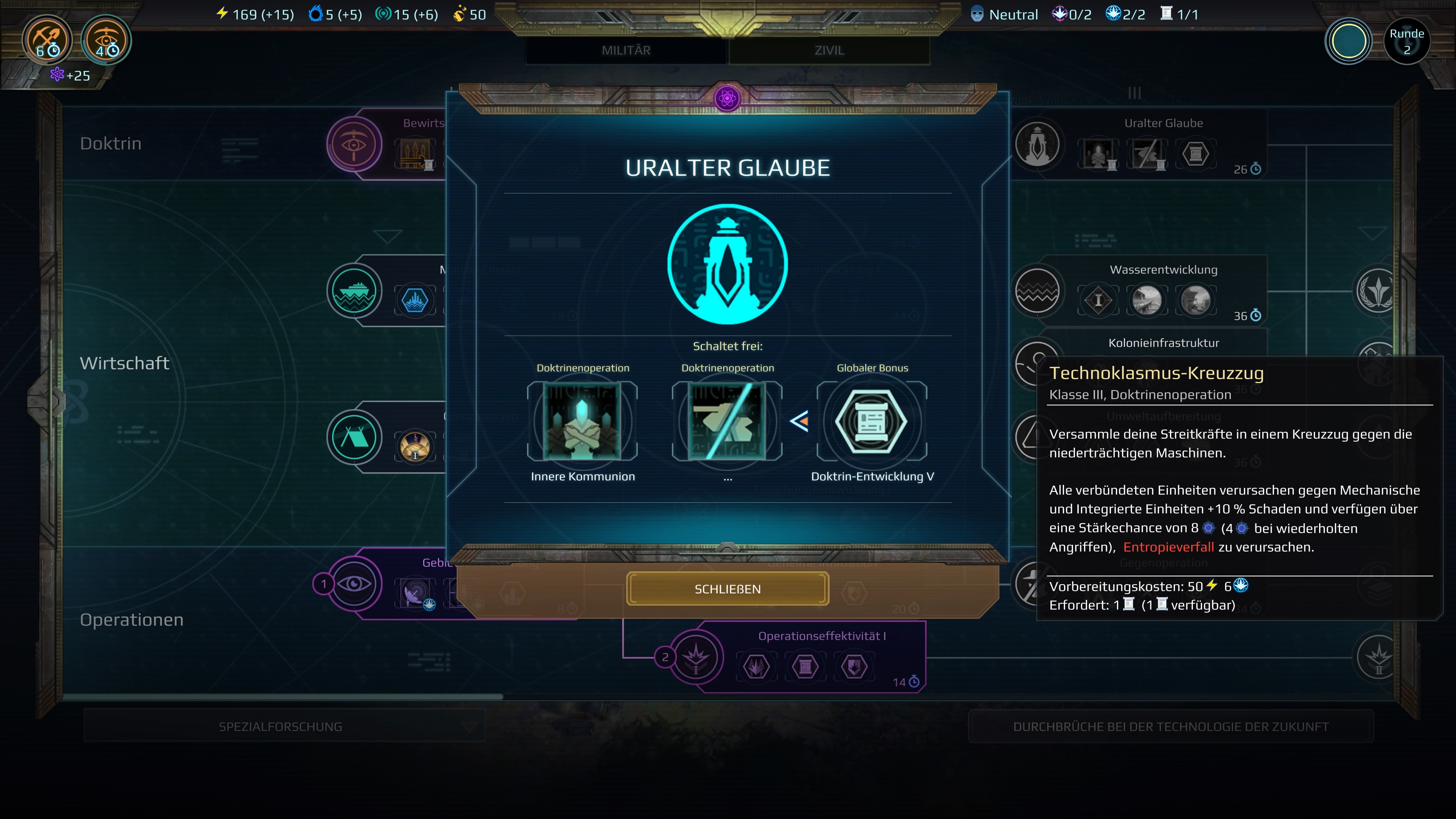The image size is (1456, 819).
Task: Click the teal tent icon for Grenzanlagen
Action: click(x=355, y=437)
